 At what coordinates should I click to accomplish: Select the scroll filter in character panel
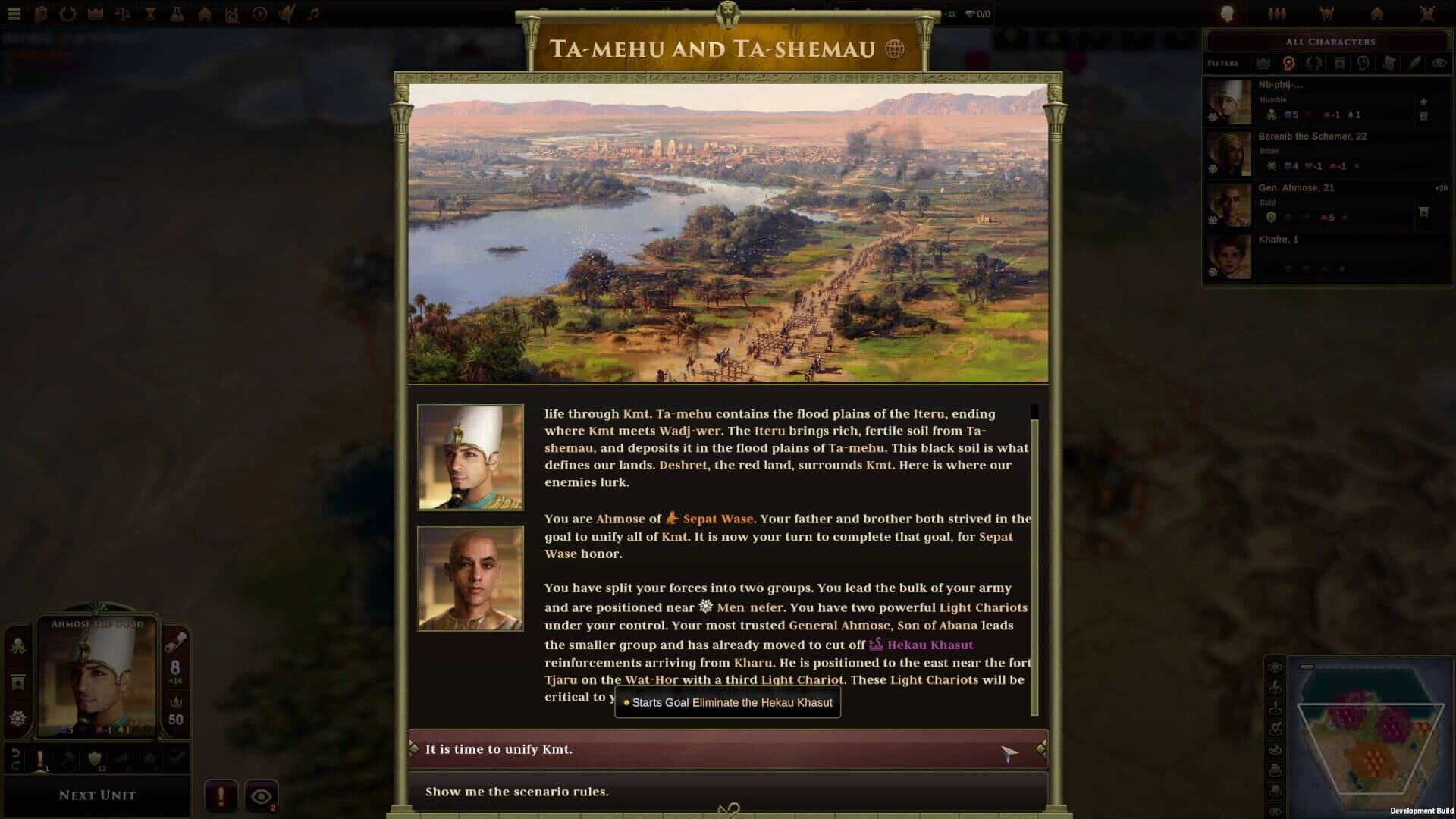pos(1390,63)
